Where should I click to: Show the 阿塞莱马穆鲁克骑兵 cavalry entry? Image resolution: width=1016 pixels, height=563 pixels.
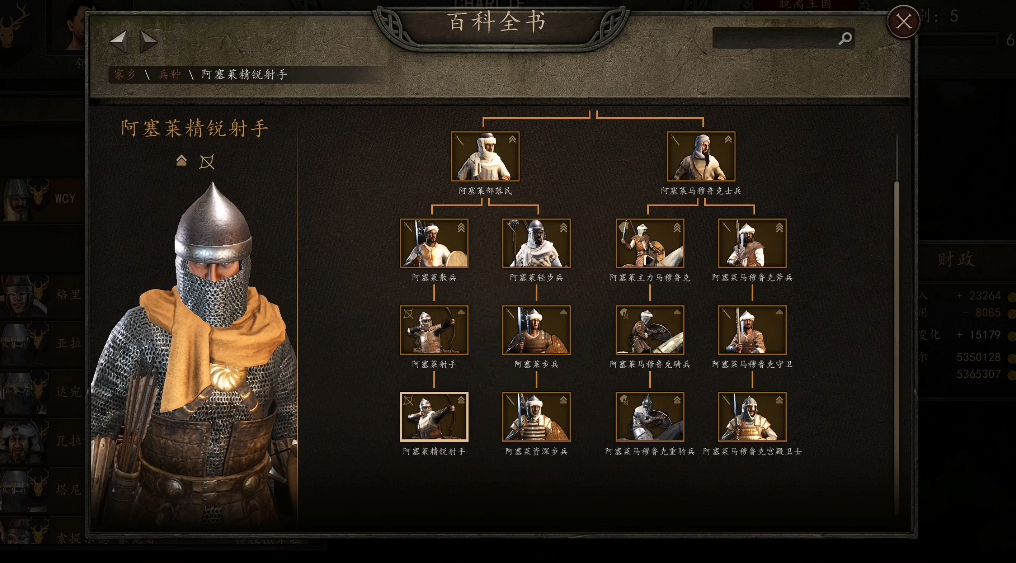tap(650, 331)
